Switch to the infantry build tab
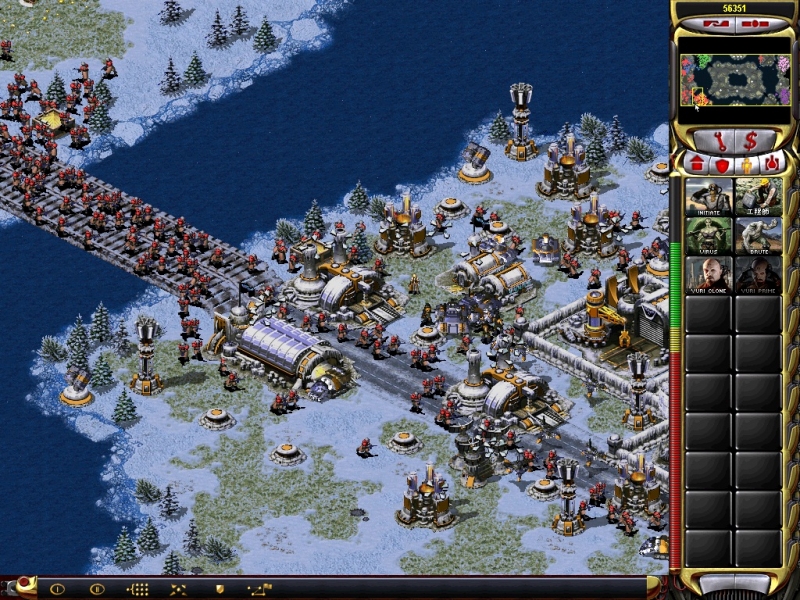The width and height of the screenshot is (800, 600). (x=746, y=163)
